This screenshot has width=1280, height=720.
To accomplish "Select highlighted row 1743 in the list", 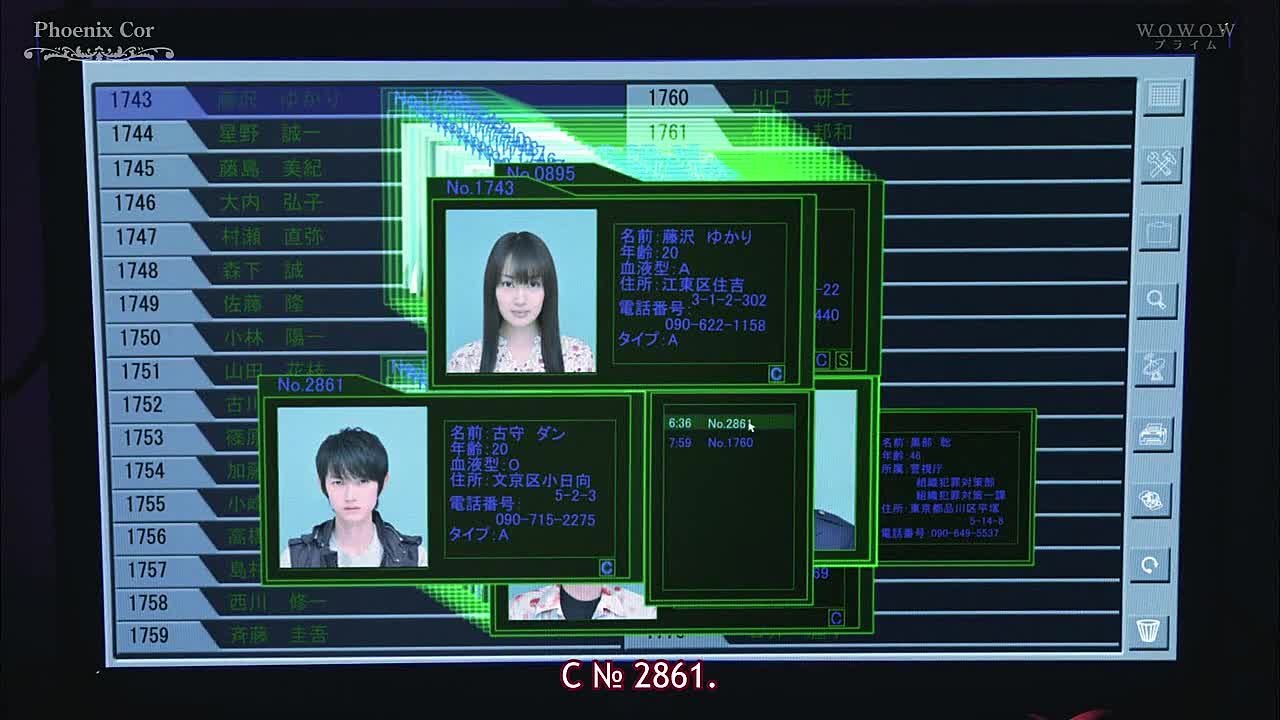I will [x=240, y=100].
